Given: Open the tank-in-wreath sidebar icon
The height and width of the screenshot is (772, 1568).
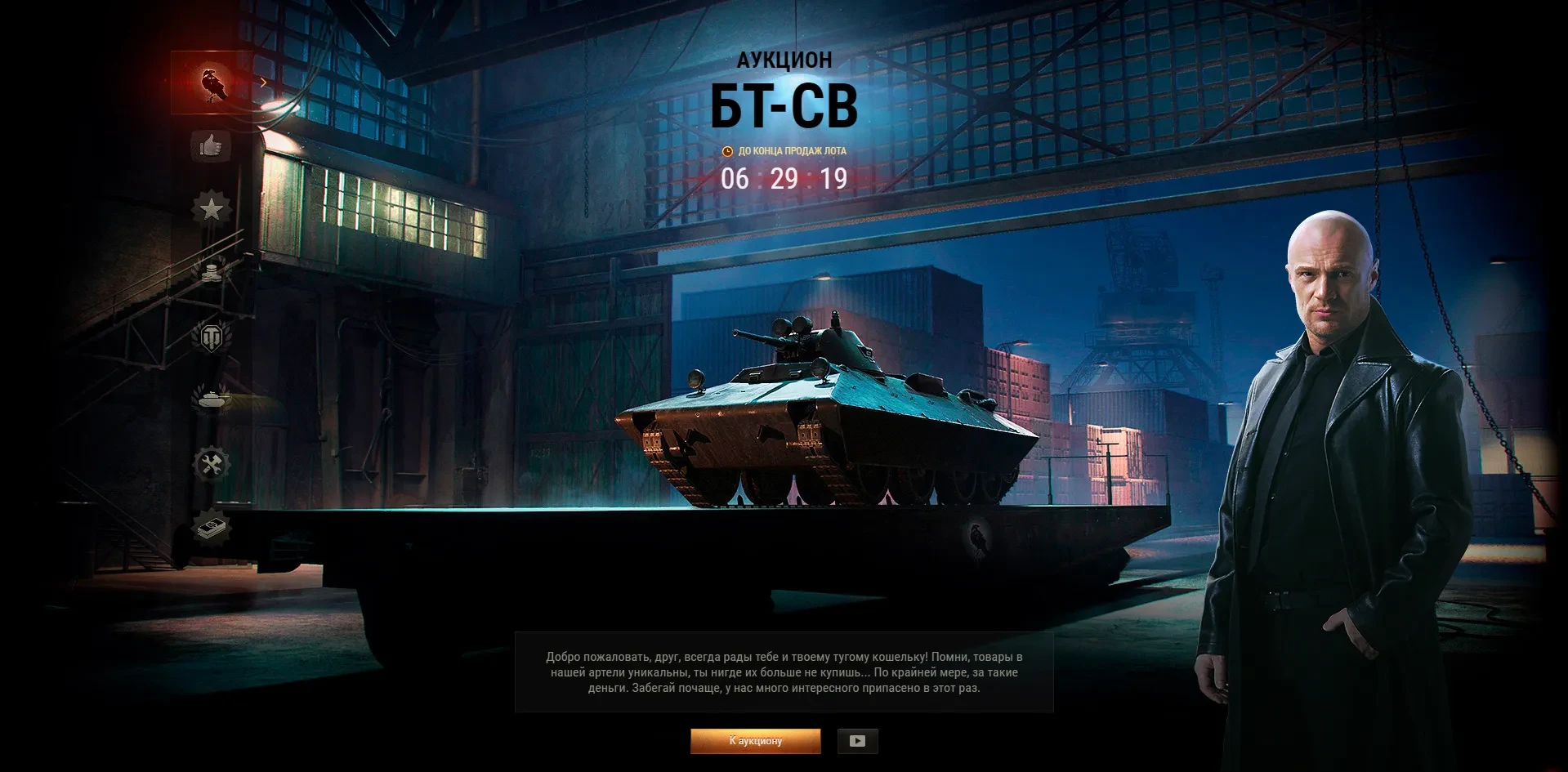Looking at the screenshot, I should pyautogui.click(x=211, y=399).
